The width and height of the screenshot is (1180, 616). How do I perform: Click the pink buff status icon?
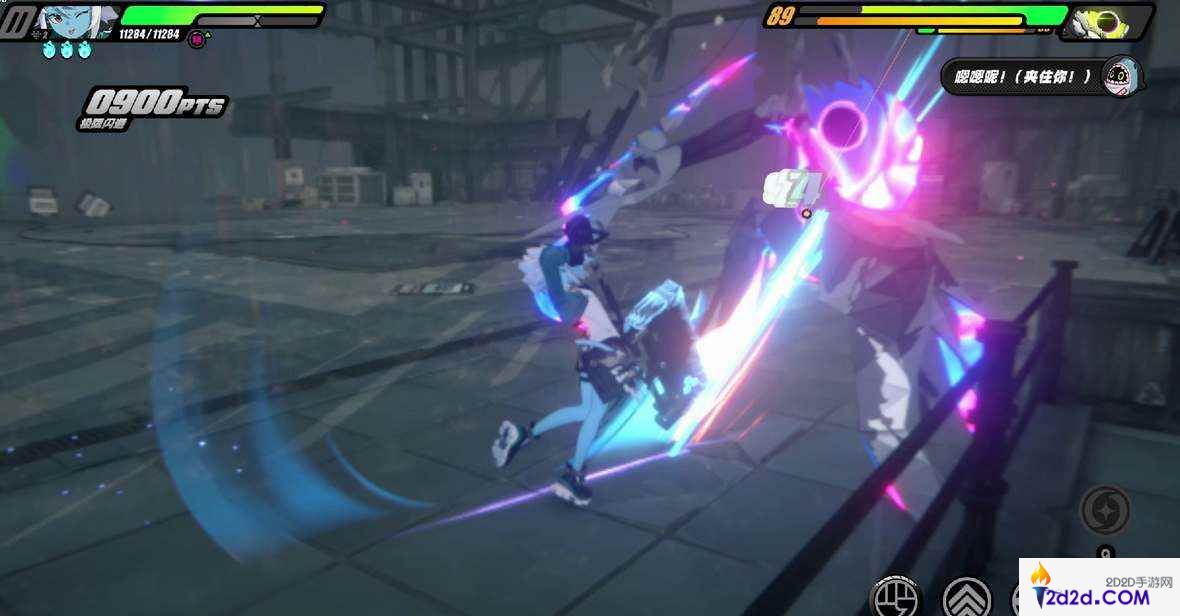(x=198, y=39)
